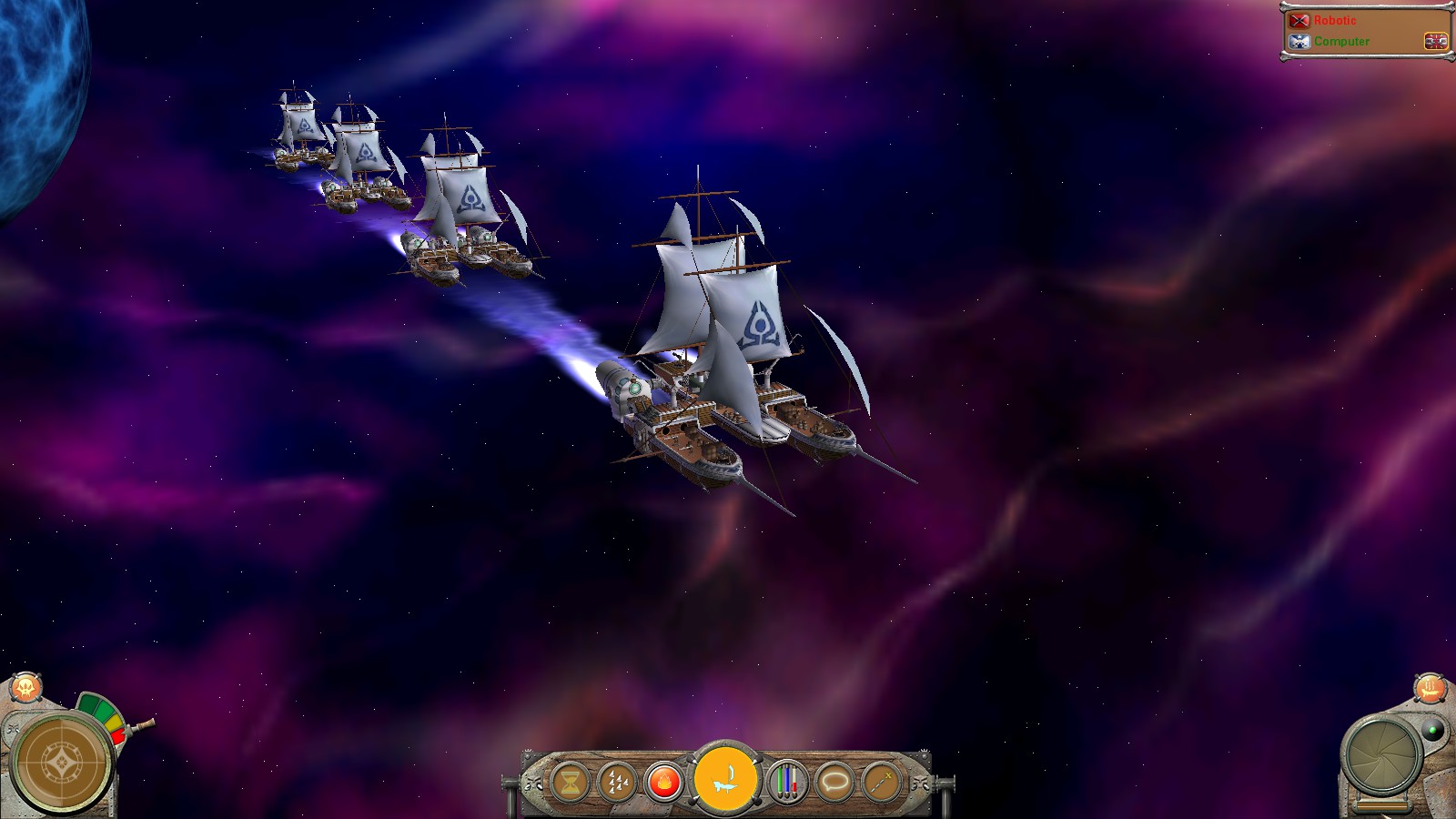
Task: Click the Computer team's blue star flag icon
Action: pyautogui.click(x=1299, y=41)
